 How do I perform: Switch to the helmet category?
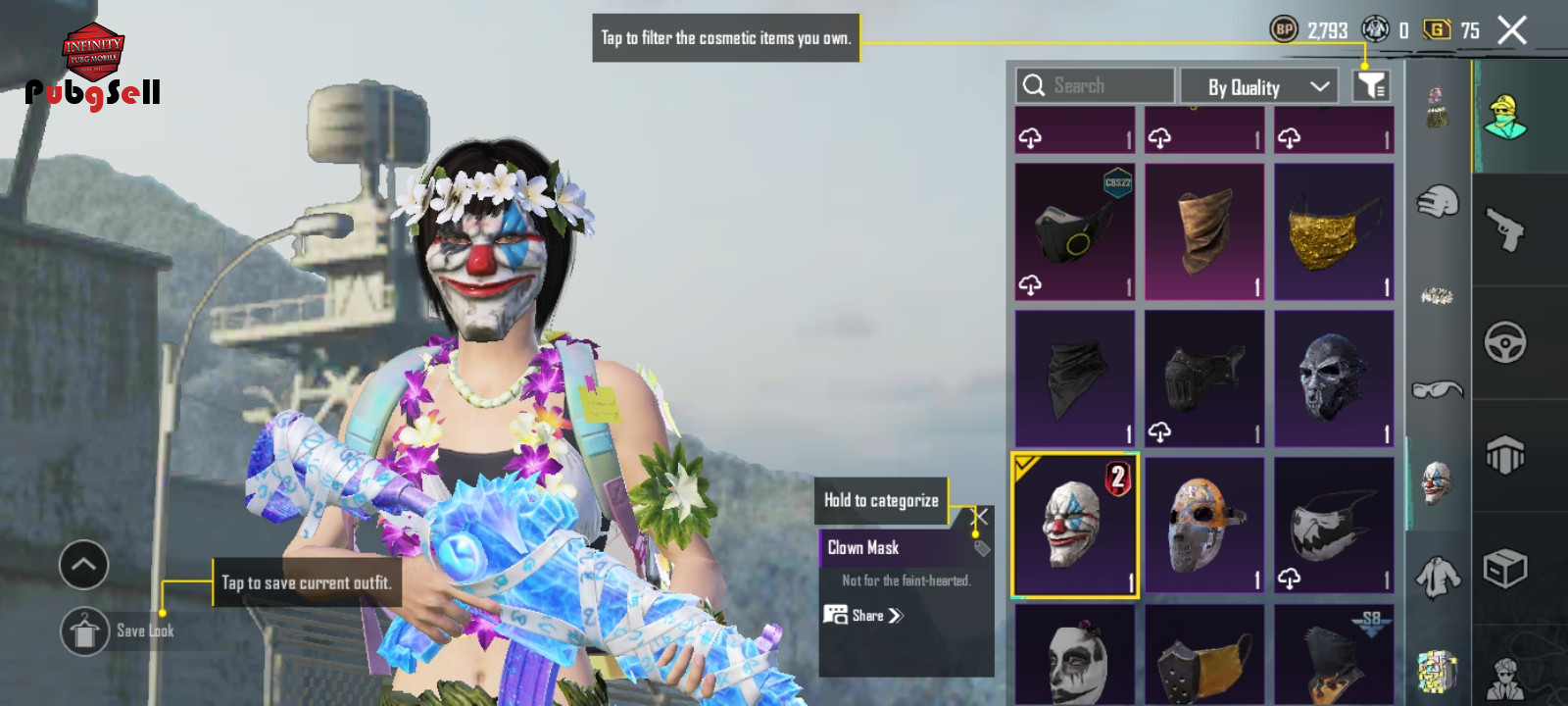point(1437,202)
